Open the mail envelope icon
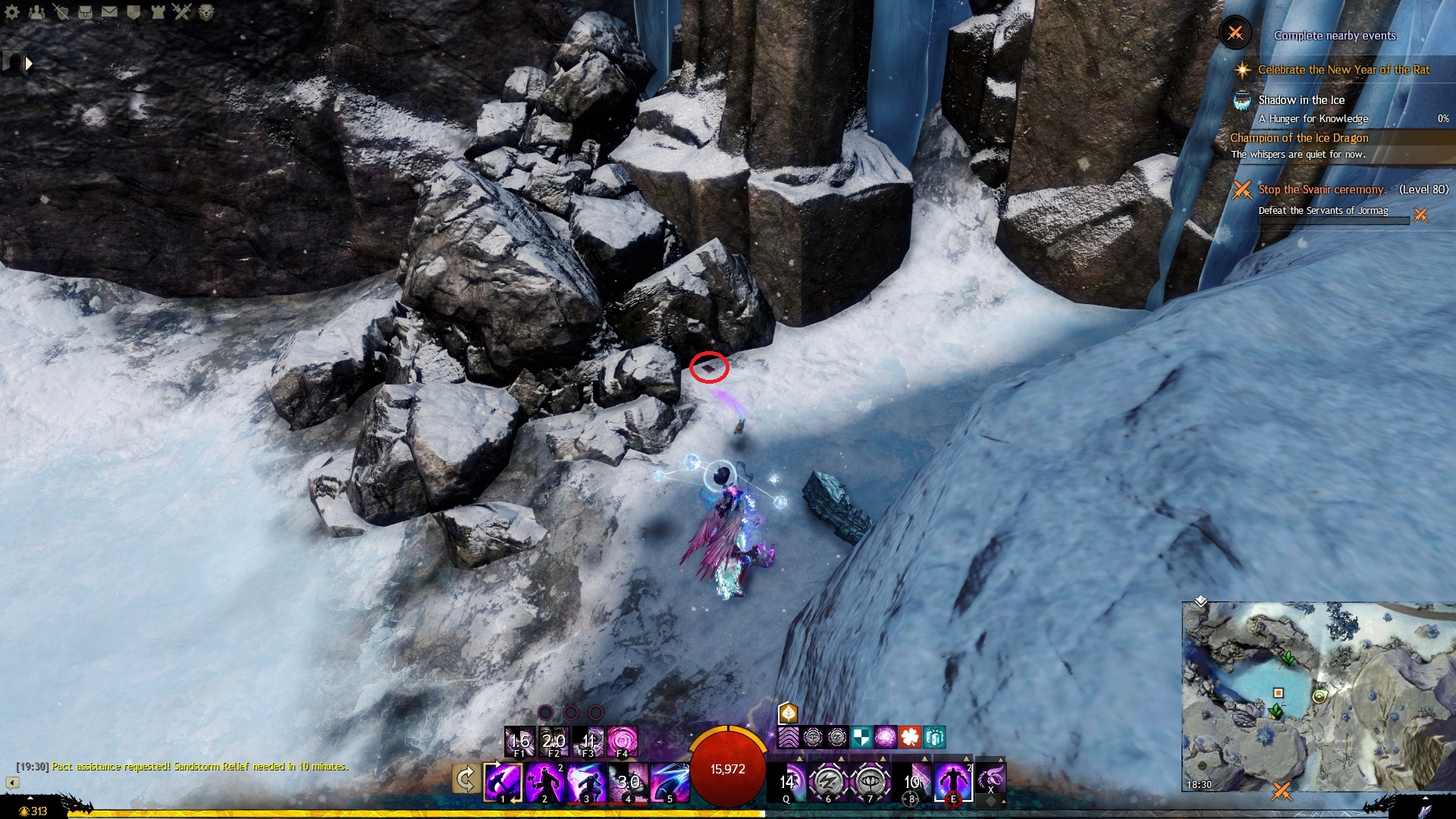Image resolution: width=1456 pixels, height=819 pixels. click(x=109, y=12)
